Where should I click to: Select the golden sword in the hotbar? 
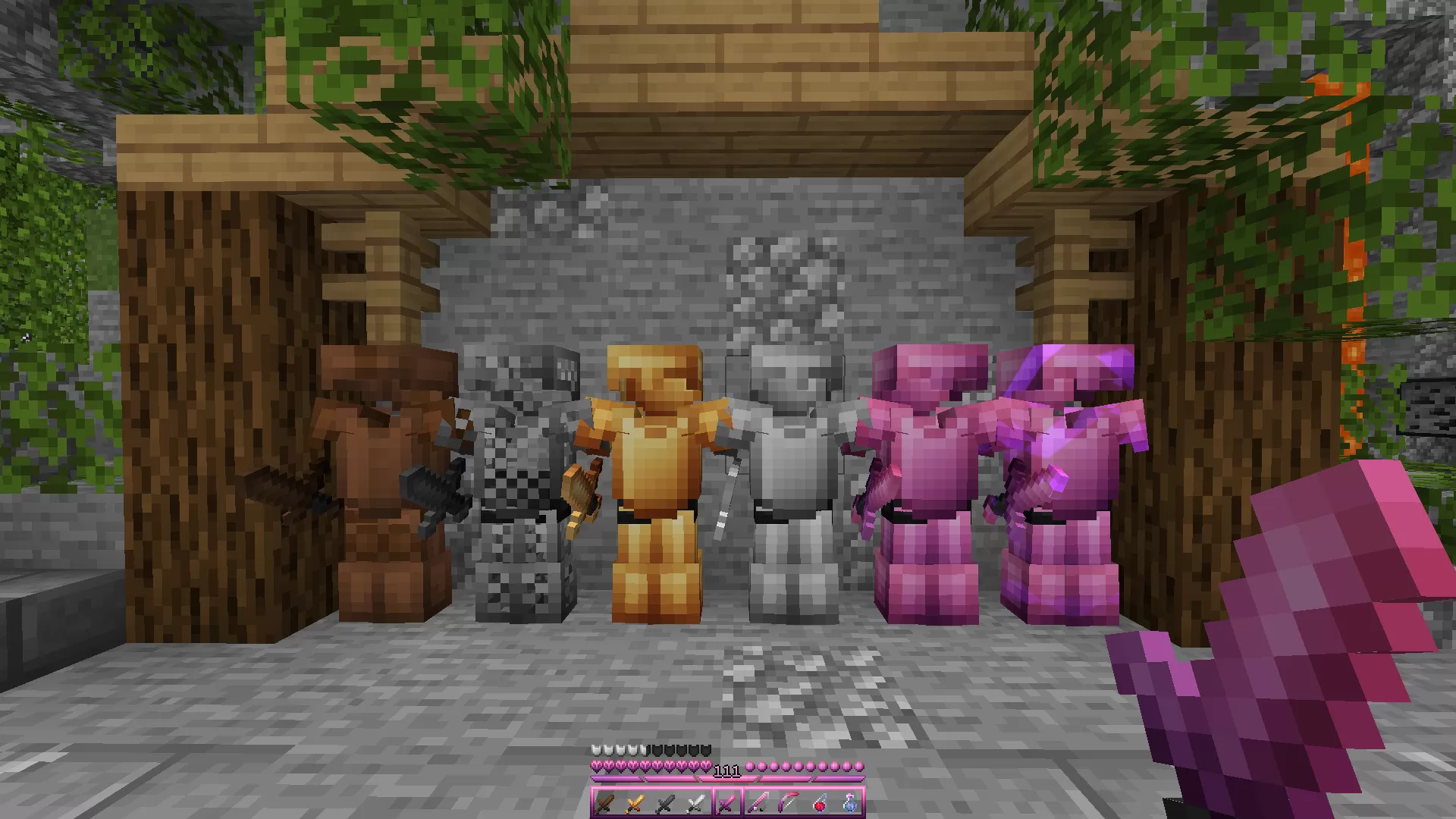pyautogui.click(x=635, y=804)
